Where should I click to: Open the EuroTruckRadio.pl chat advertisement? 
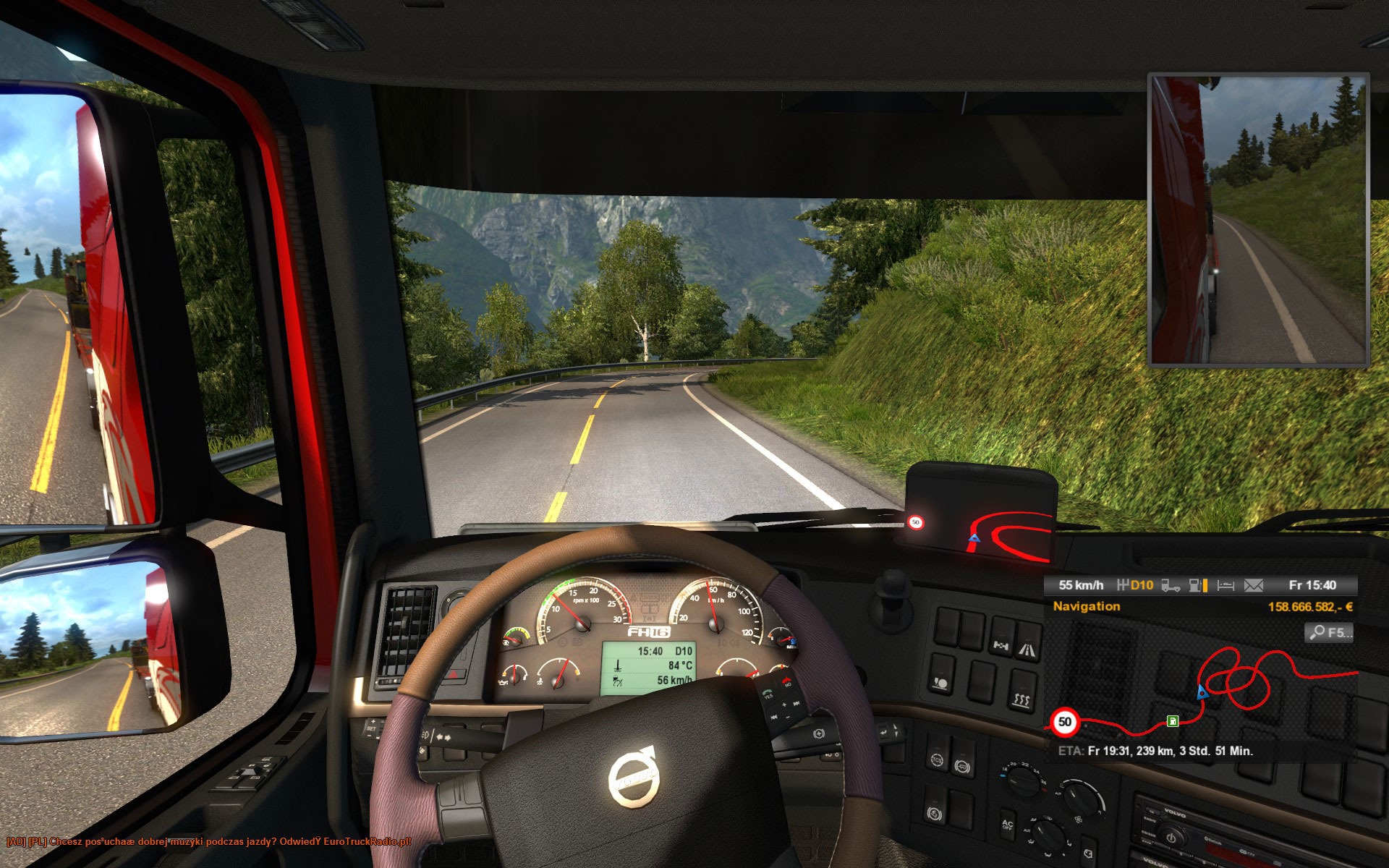[x=209, y=842]
